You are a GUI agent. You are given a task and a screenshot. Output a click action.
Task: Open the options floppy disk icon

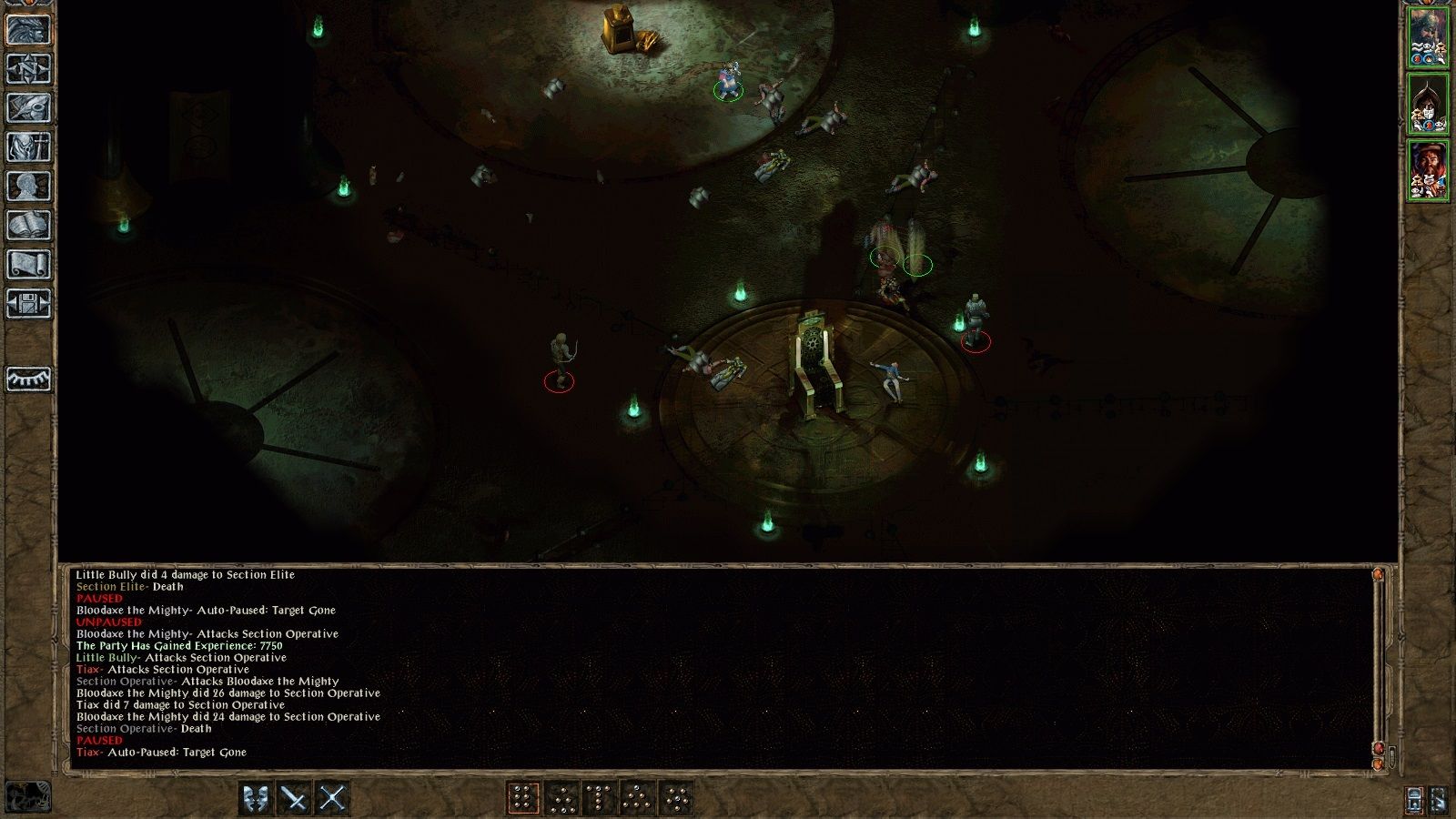coord(28,303)
